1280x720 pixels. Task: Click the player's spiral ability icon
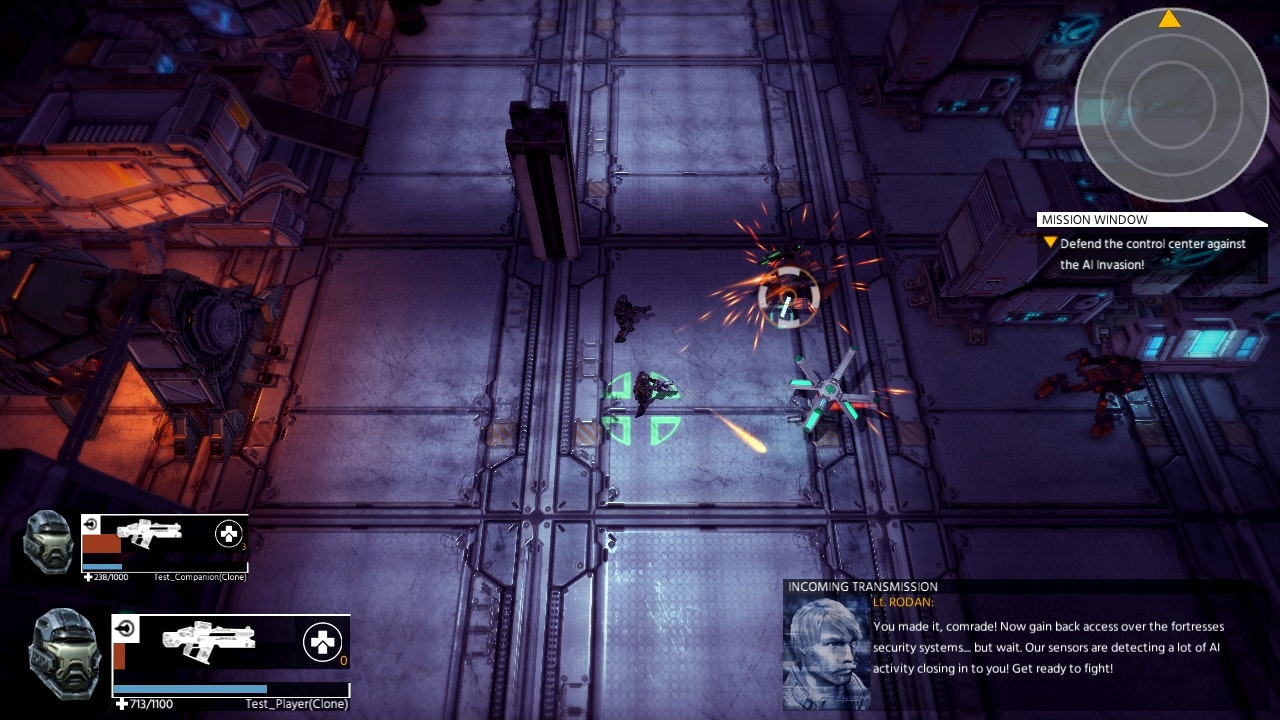pos(127,627)
